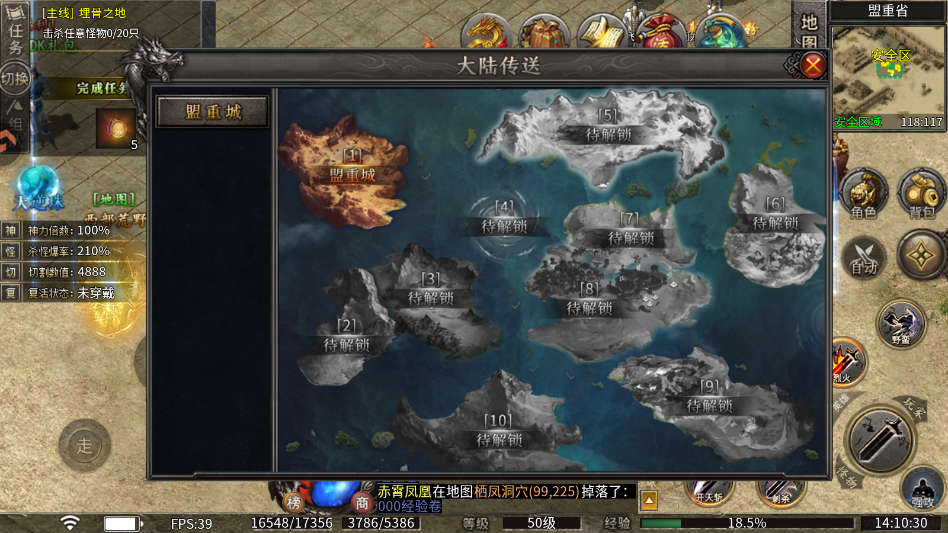Pick the swirling [4] 待解锁 location
This screenshot has height=533, width=948.
pos(504,219)
